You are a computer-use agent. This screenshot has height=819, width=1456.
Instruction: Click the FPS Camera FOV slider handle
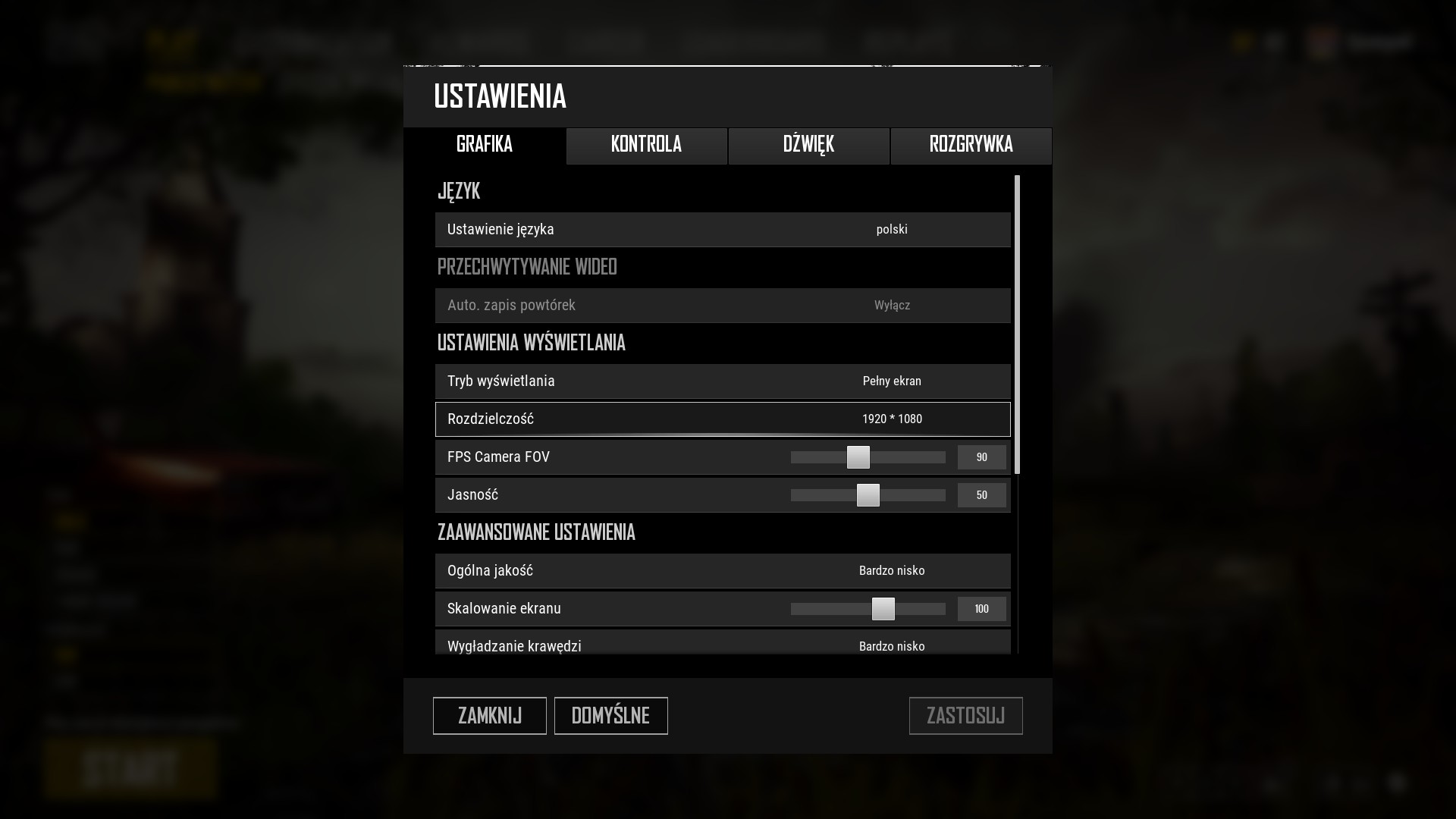click(858, 457)
